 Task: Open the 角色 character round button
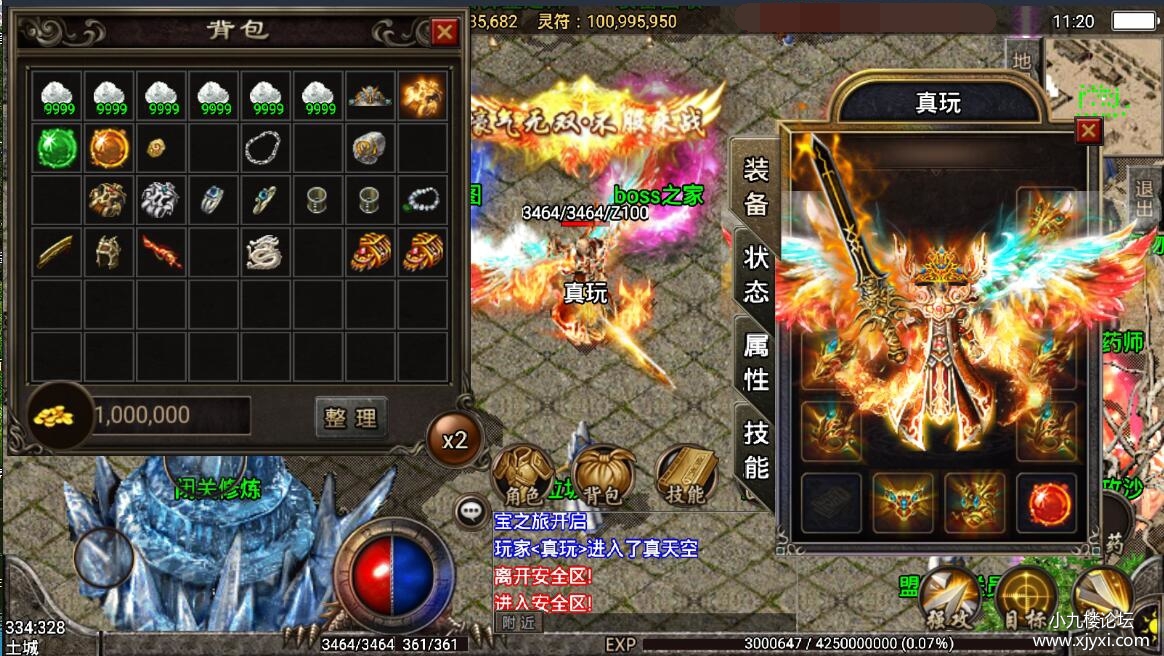pos(523,476)
